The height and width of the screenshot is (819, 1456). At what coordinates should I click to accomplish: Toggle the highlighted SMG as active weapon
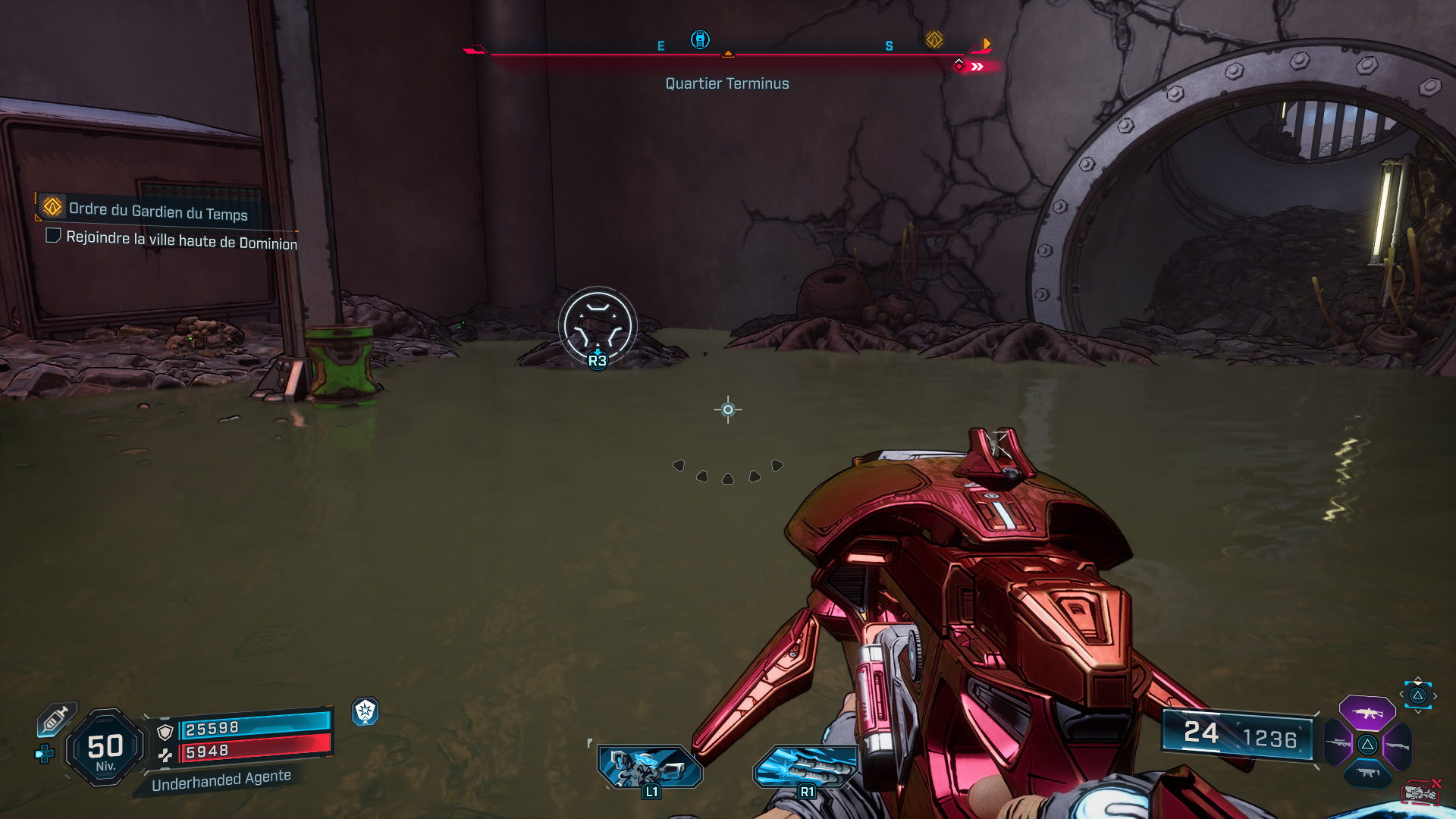tap(1367, 772)
